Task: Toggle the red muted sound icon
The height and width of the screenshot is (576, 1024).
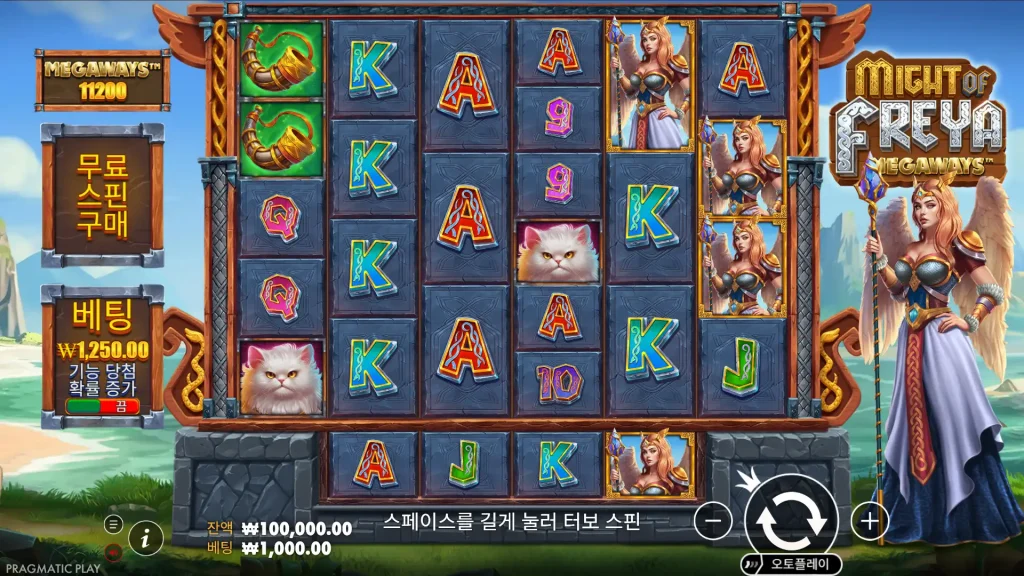Action: (113, 550)
